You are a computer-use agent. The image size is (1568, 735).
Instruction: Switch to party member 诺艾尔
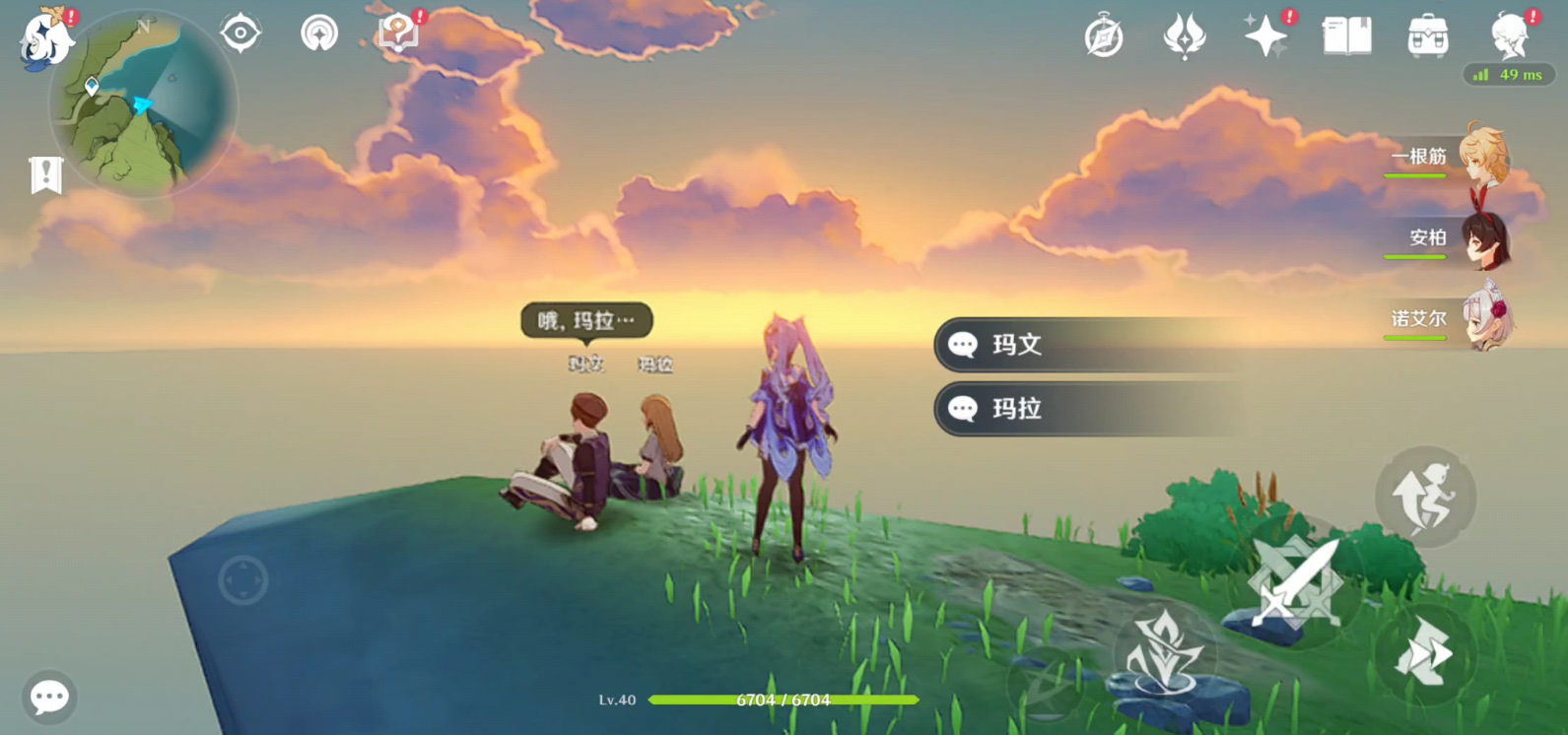coord(1449,319)
